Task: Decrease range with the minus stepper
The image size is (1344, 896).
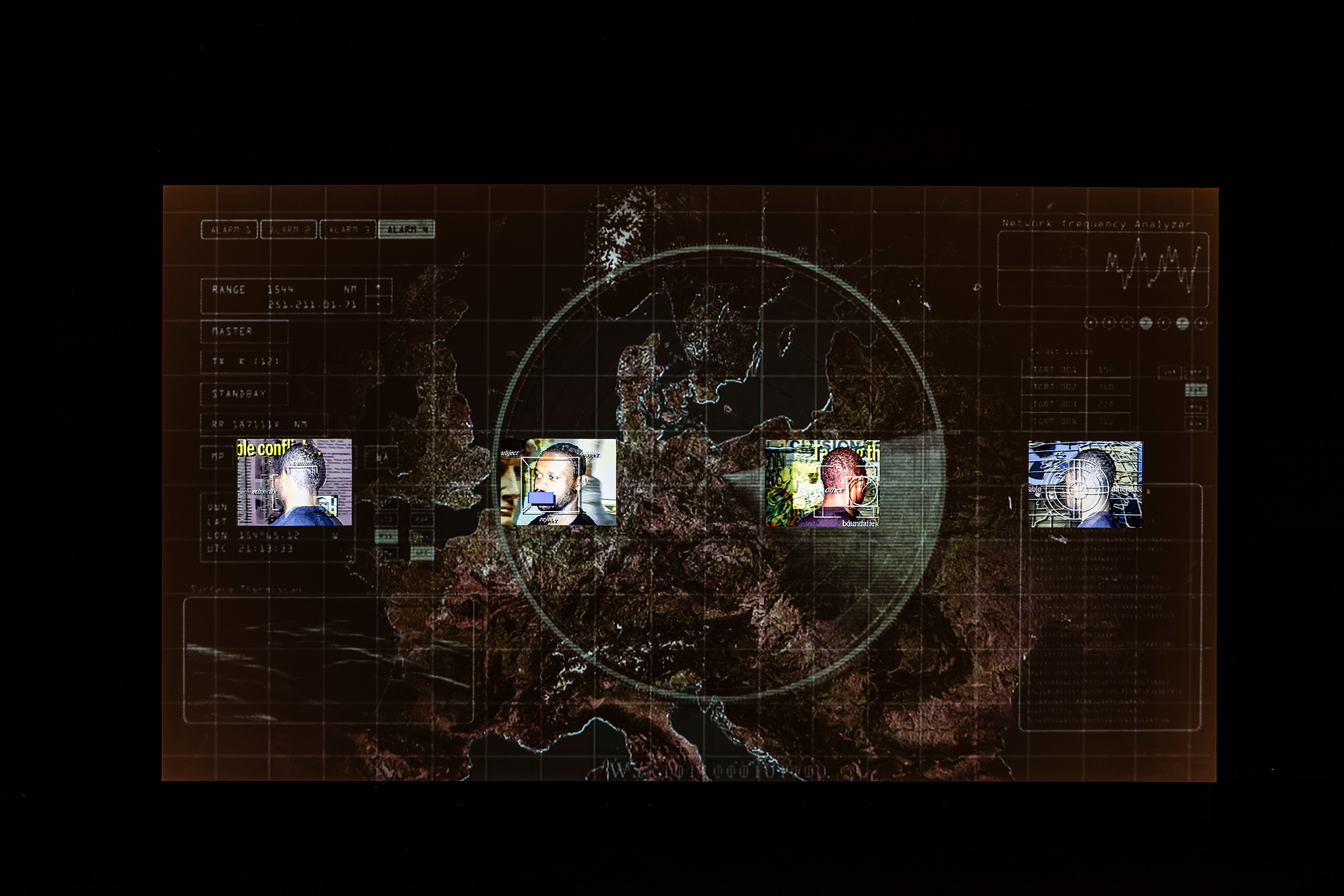Action: pos(379,304)
